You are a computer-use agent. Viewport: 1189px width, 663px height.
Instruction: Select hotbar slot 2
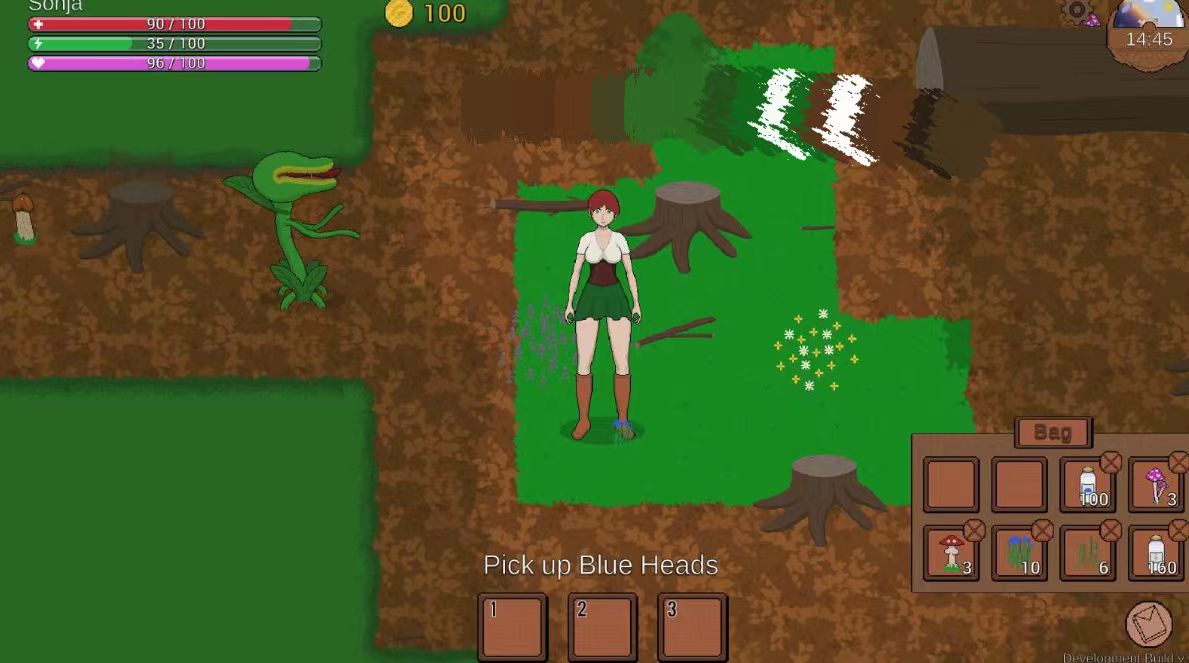coord(602,626)
